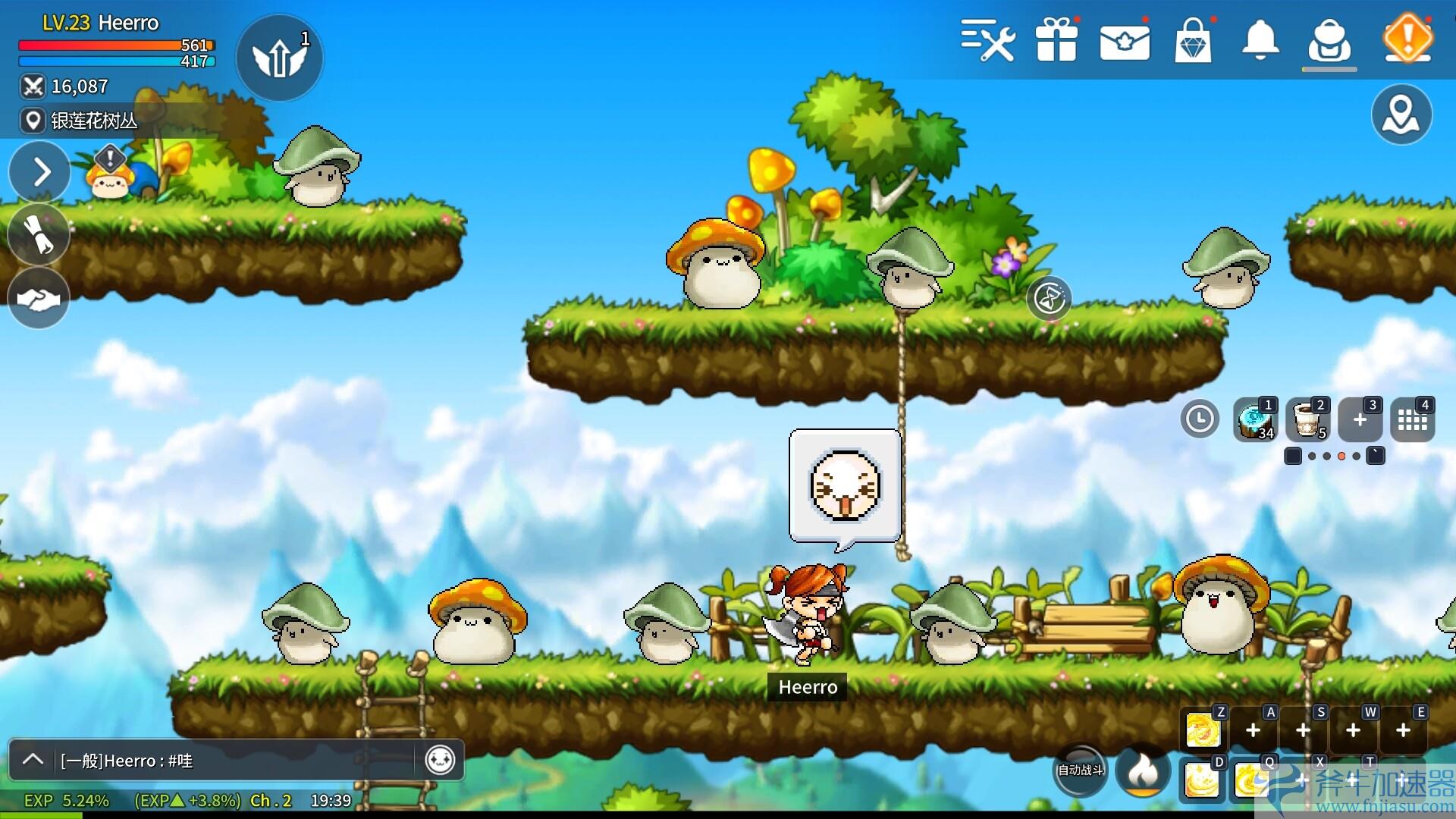This screenshot has width=1456, height=819.
Task: Open the diamond shopping bag store
Action: [1193, 41]
